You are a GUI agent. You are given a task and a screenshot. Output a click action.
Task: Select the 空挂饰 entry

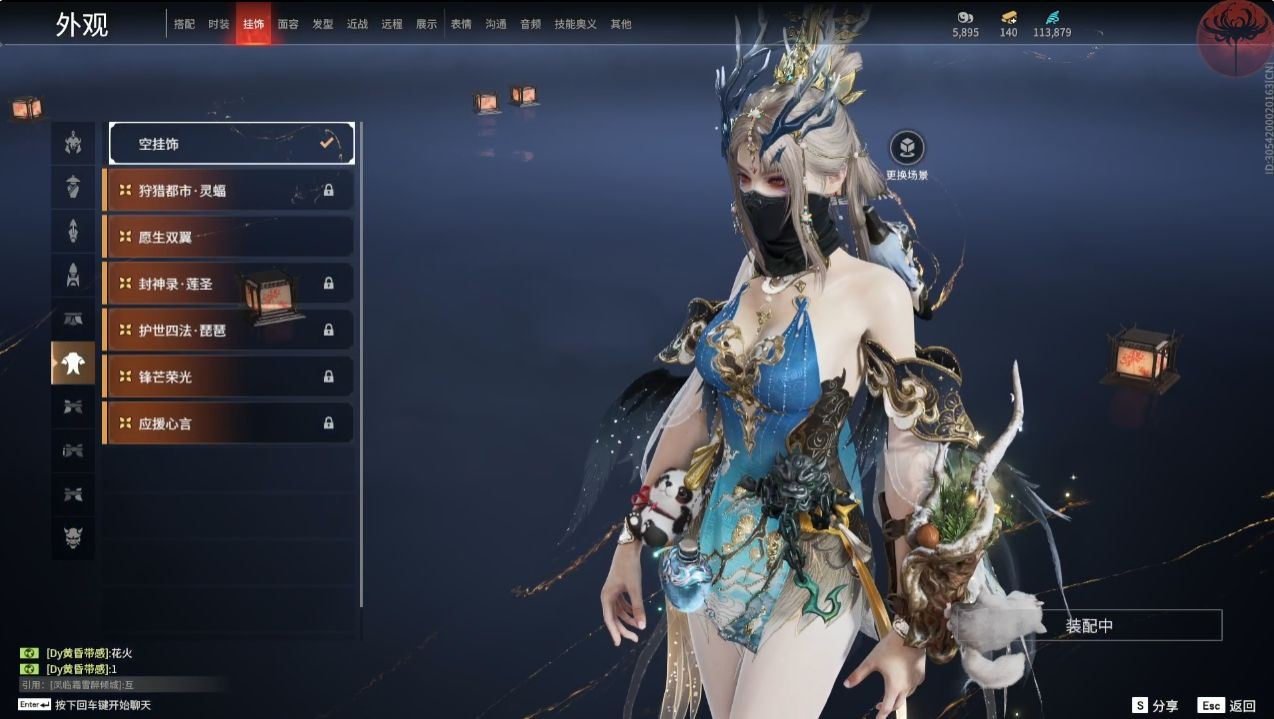pyautogui.click(x=231, y=144)
